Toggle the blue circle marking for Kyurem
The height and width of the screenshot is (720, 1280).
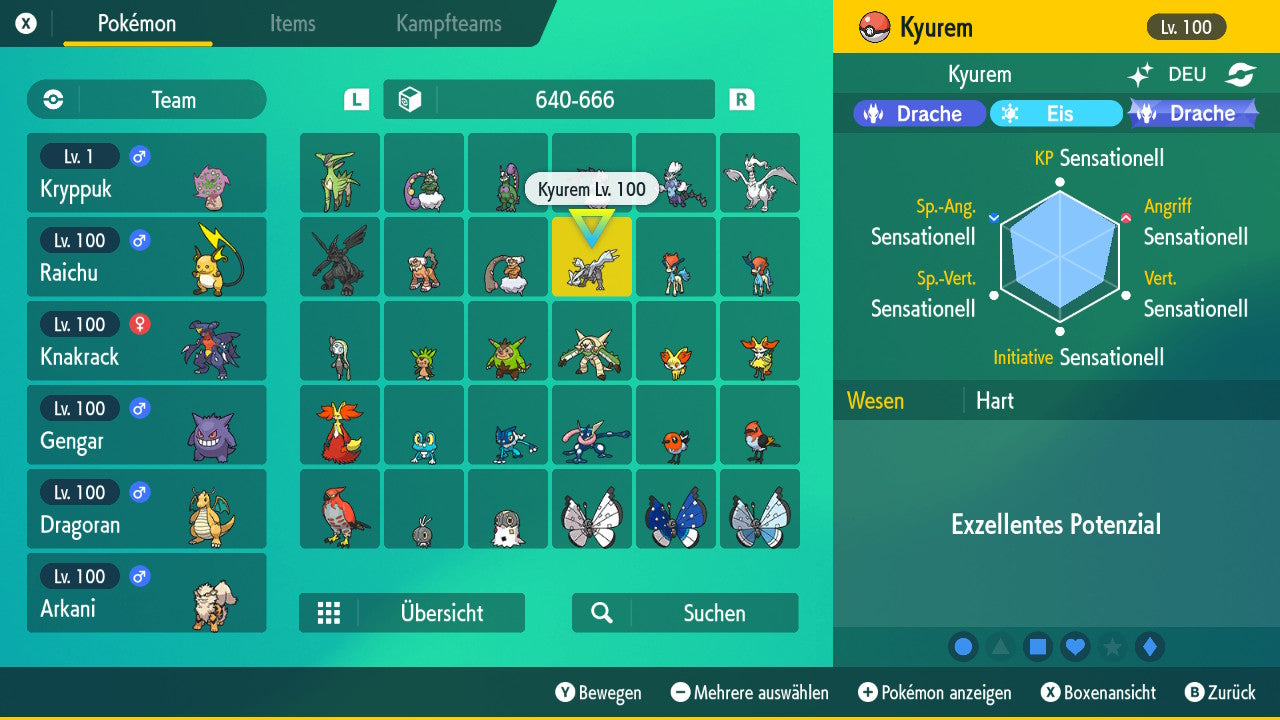click(x=963, y=647)
